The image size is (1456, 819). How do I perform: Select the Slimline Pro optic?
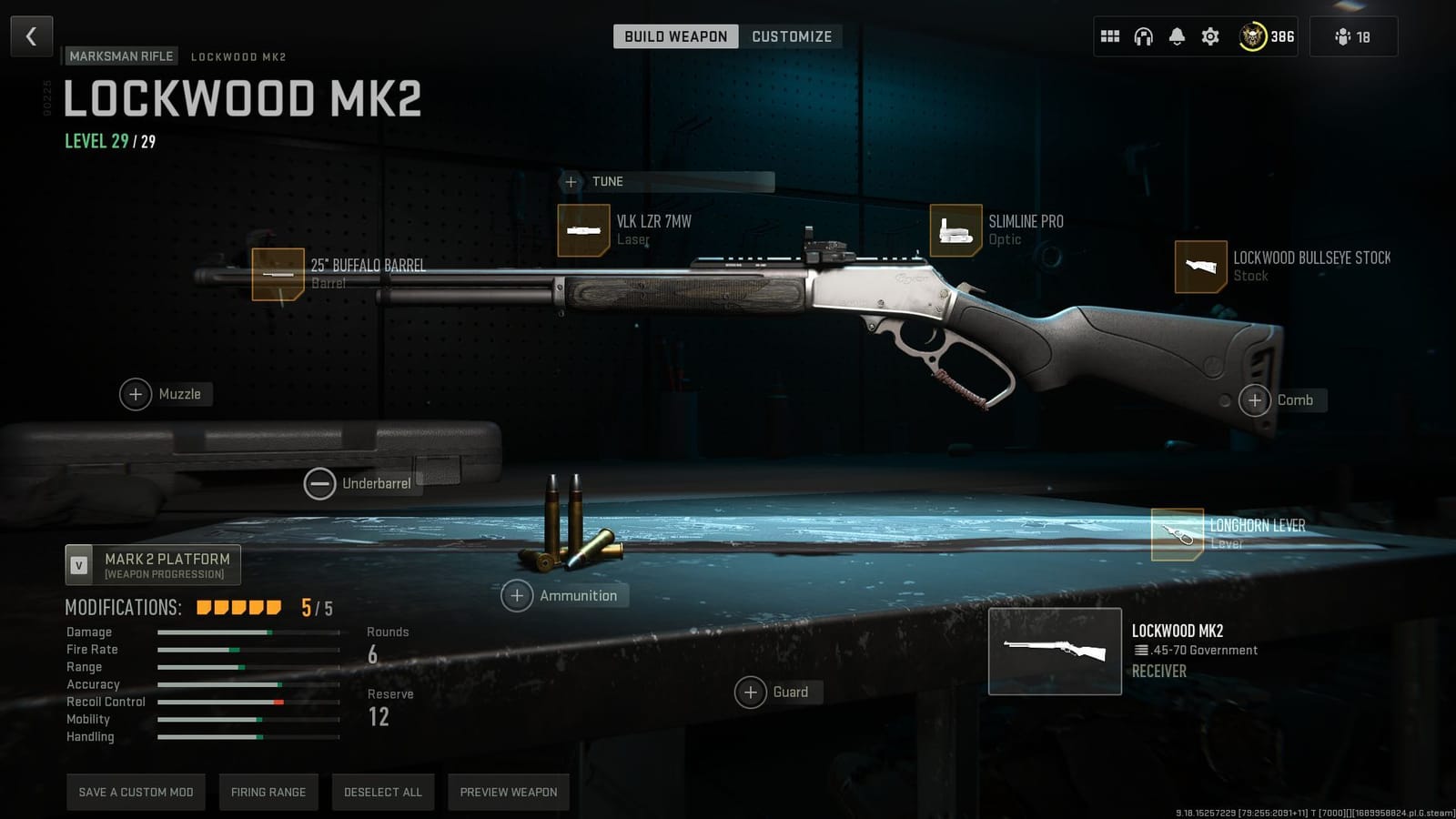click(954, 229)
